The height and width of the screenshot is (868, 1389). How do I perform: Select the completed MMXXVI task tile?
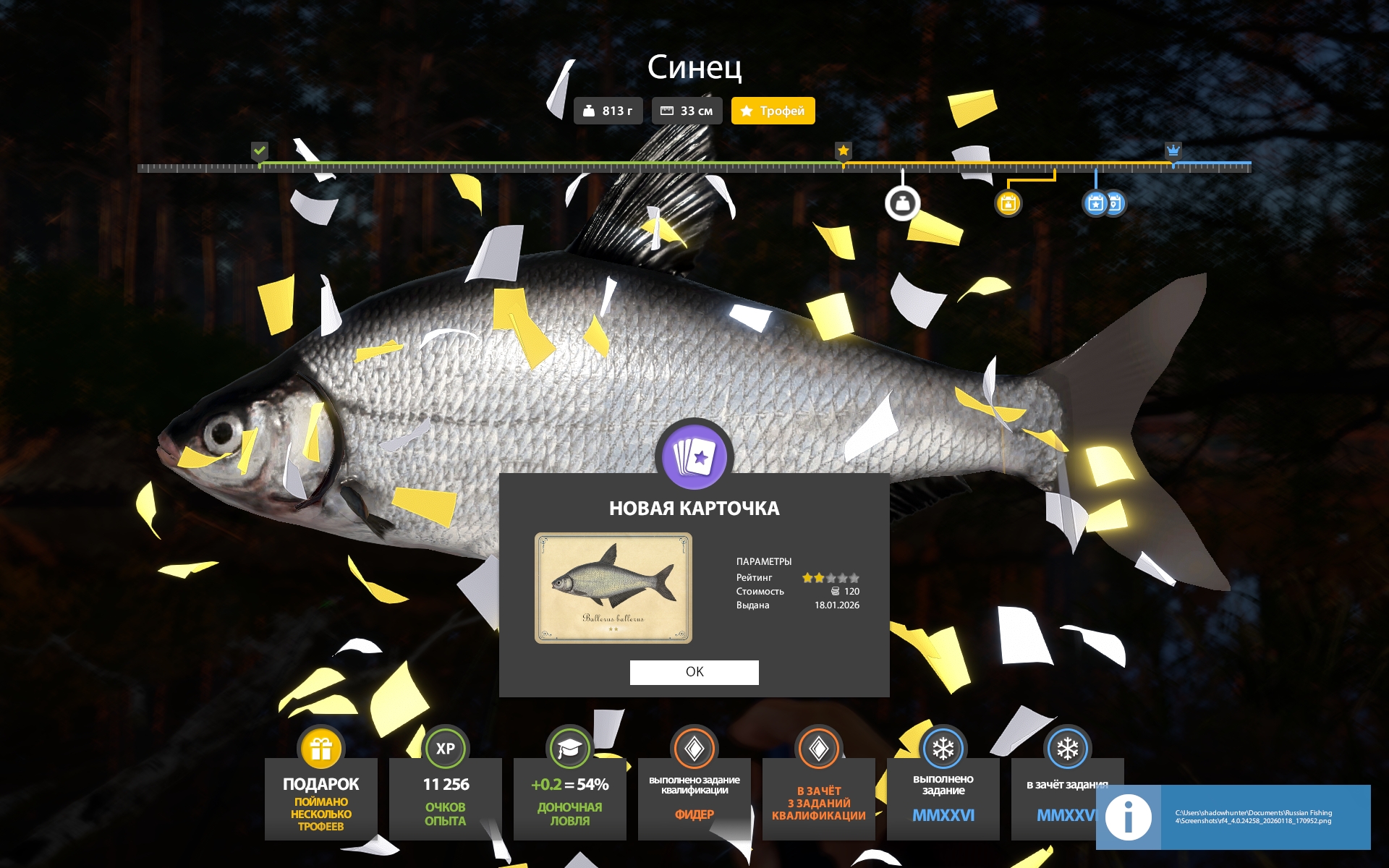coord(943,796)
